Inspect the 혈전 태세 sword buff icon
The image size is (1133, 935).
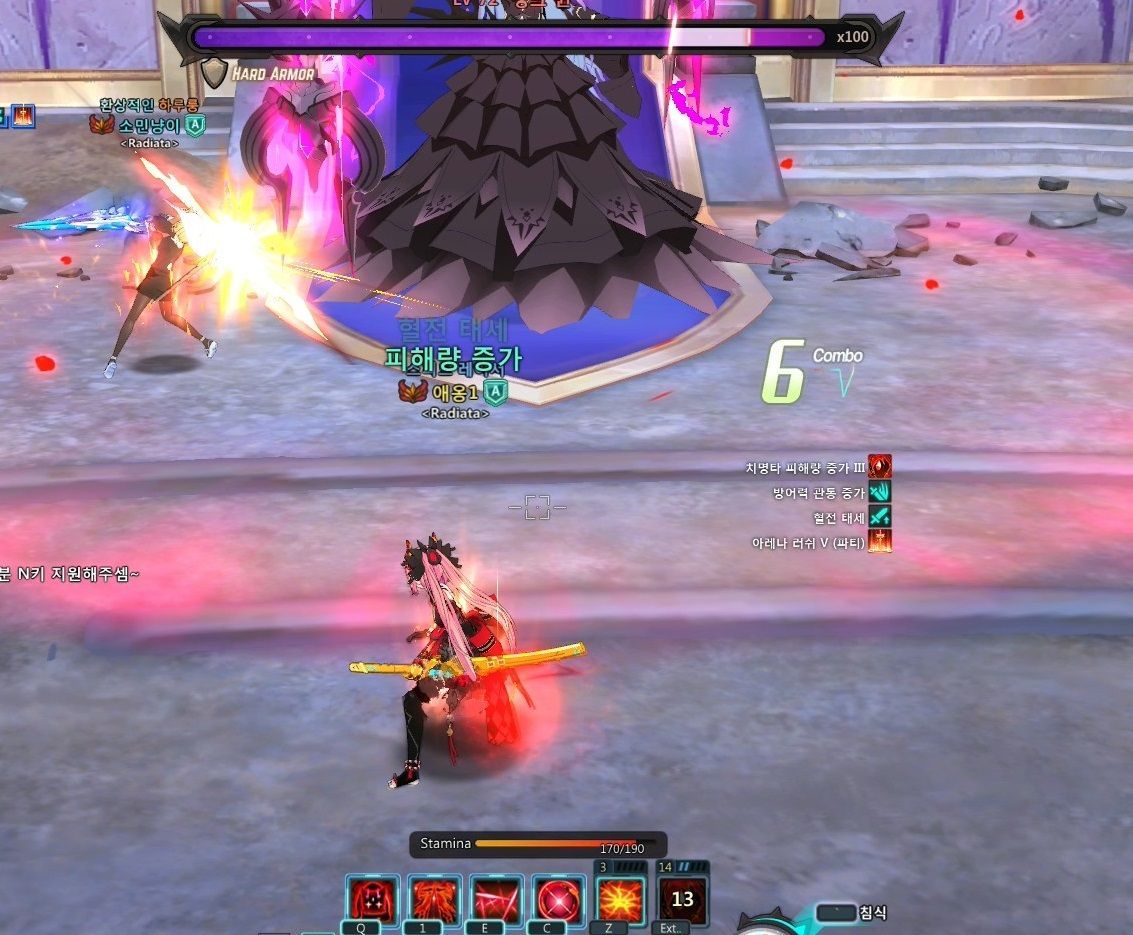(880, 517)
